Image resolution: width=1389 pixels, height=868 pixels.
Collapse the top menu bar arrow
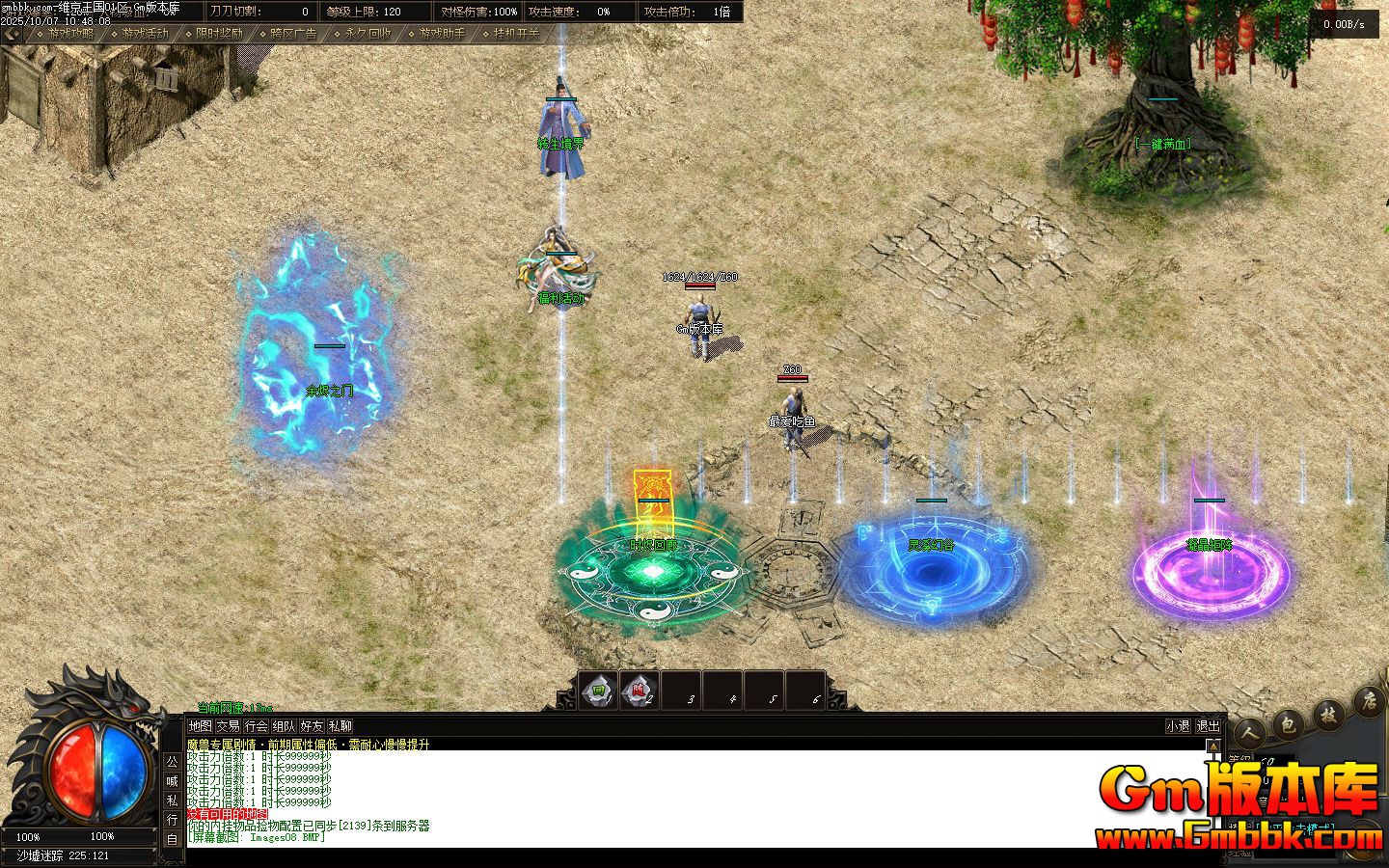click(11, 34)
